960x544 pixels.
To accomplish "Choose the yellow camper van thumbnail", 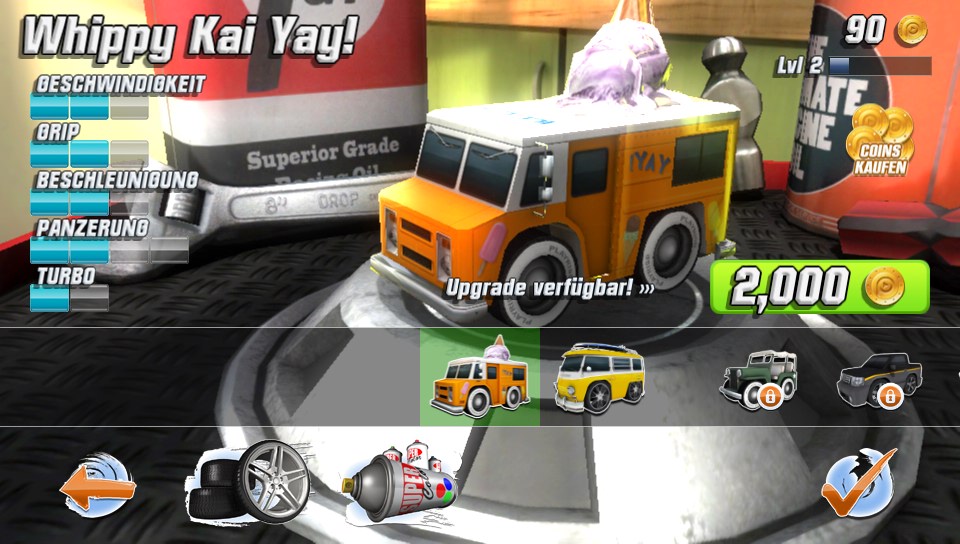I will (600, 378).
